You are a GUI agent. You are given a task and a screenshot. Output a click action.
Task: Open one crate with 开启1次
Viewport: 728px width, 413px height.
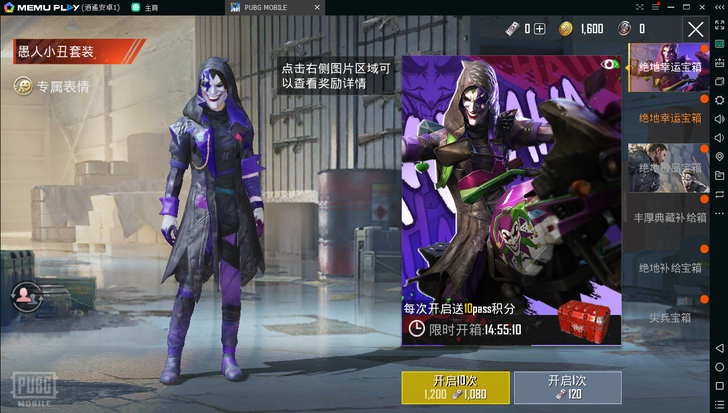point(566,388)
